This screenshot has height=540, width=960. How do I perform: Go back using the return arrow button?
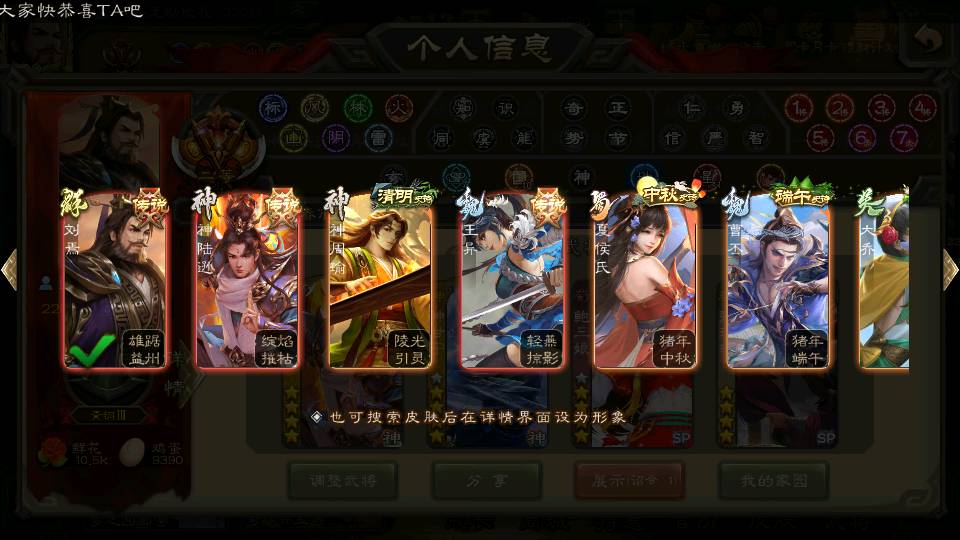click(929, 41)
